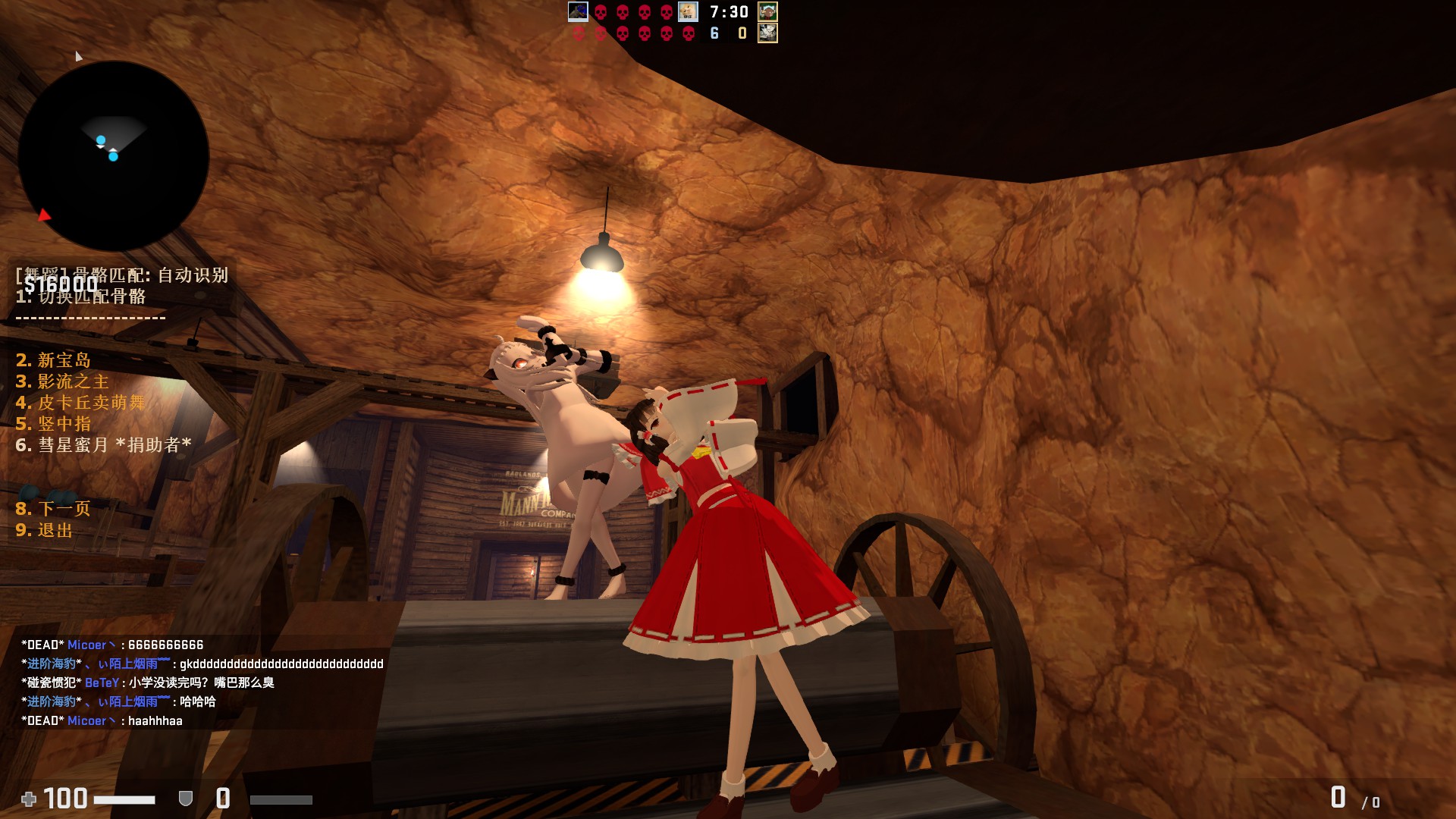
Task: Click BeTeY's chat message line
Action: pos(148,682)
